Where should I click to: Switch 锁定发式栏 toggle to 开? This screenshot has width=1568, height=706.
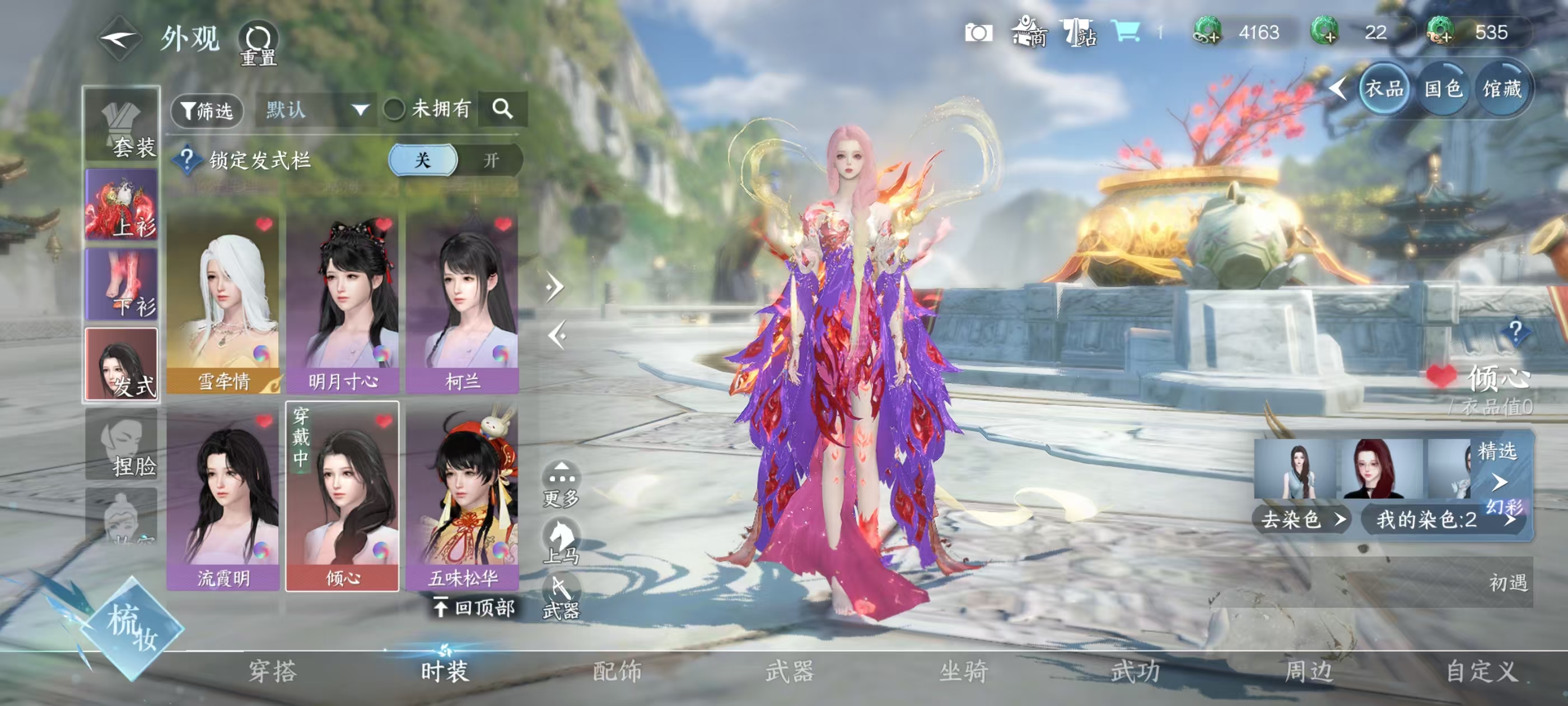[491, 160]
